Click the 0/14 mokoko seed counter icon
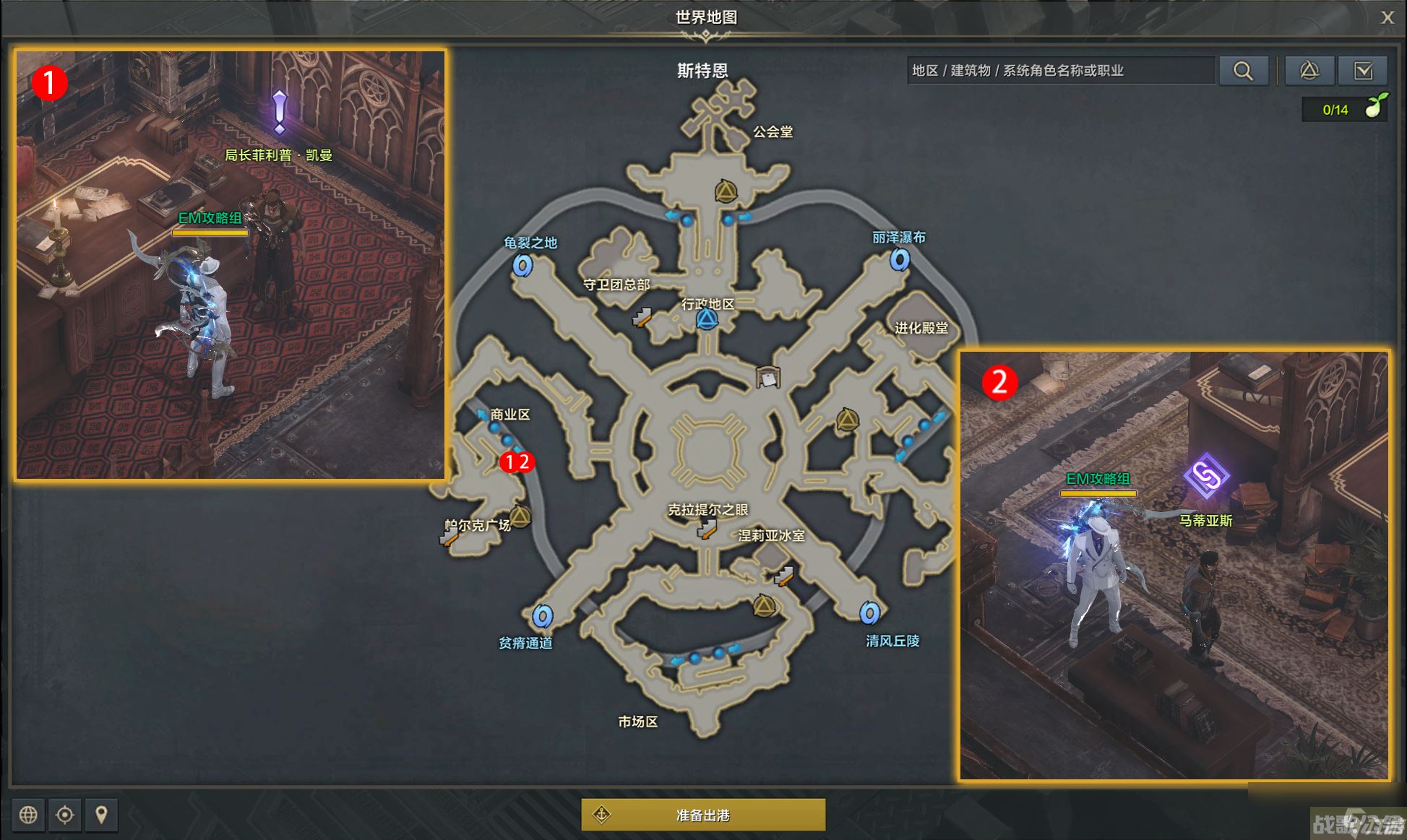Screen dimensions: 1407x840 1374,108
